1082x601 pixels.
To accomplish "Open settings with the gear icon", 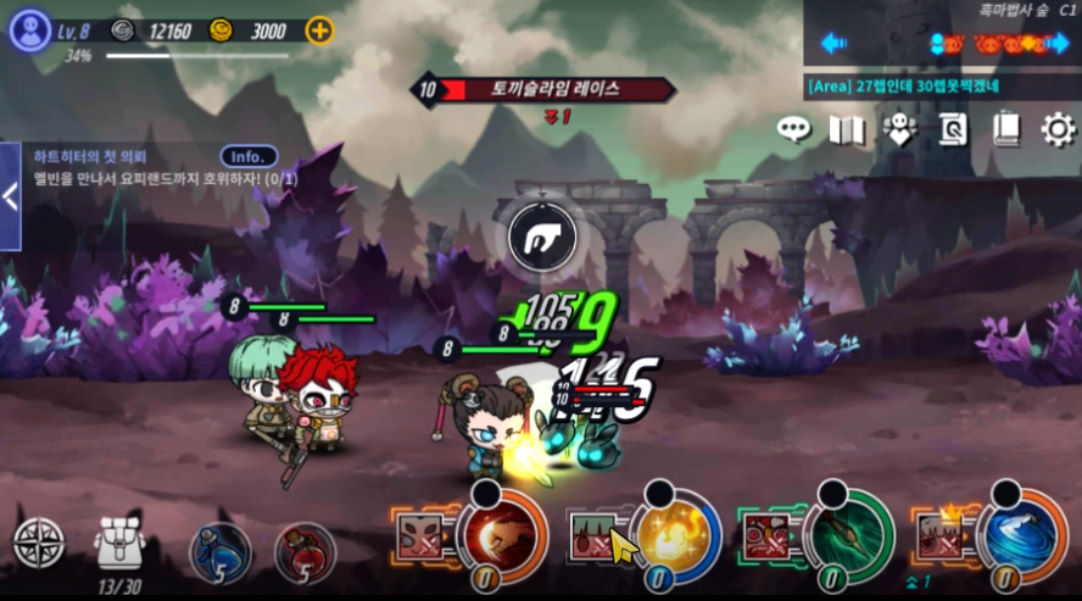I will (x=1058, y=129).
